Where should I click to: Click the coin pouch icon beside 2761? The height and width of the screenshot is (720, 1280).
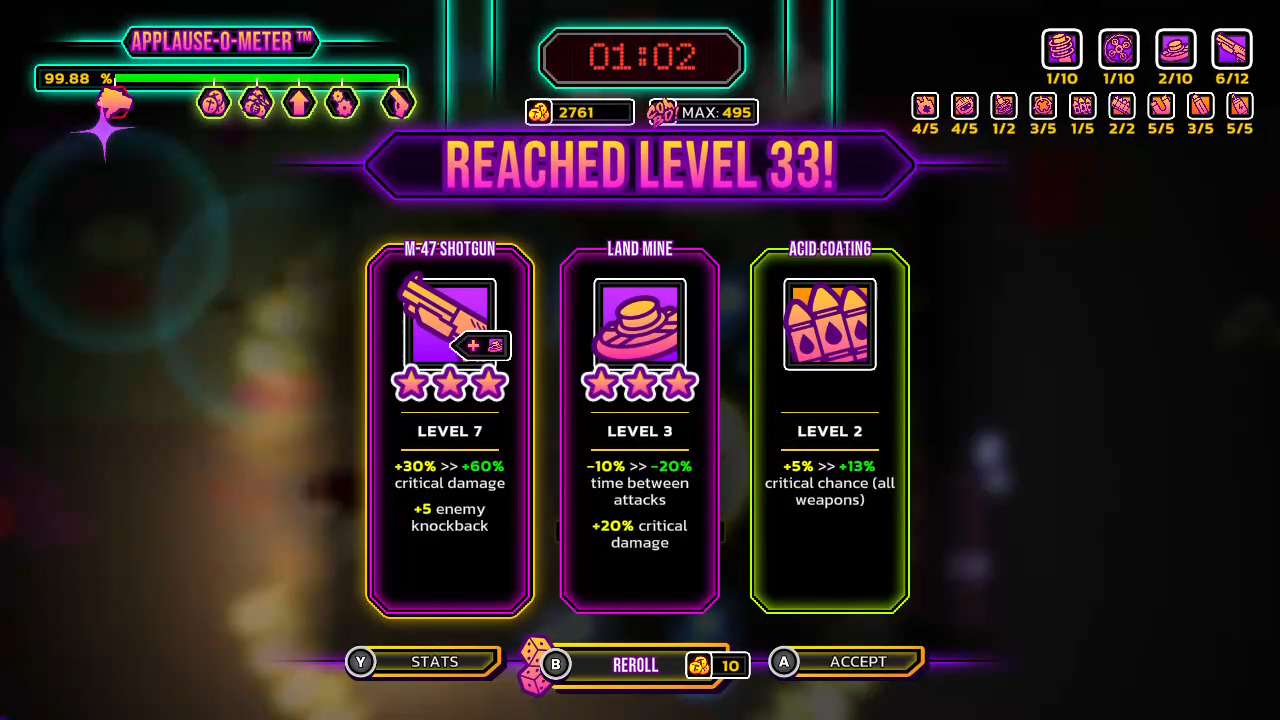[538, 112]
